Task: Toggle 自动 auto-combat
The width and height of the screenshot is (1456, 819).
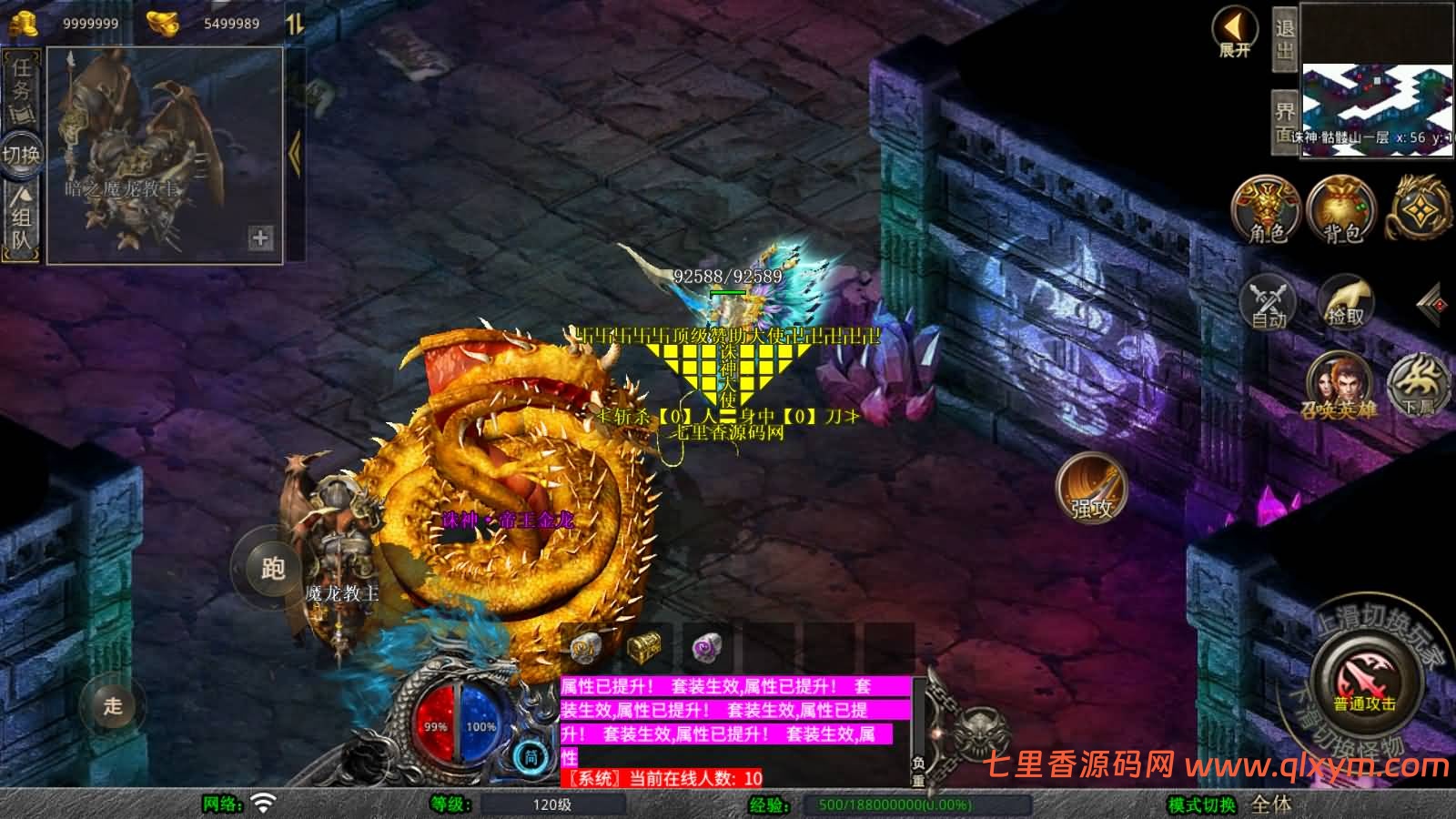Action: pos(1268,301)
